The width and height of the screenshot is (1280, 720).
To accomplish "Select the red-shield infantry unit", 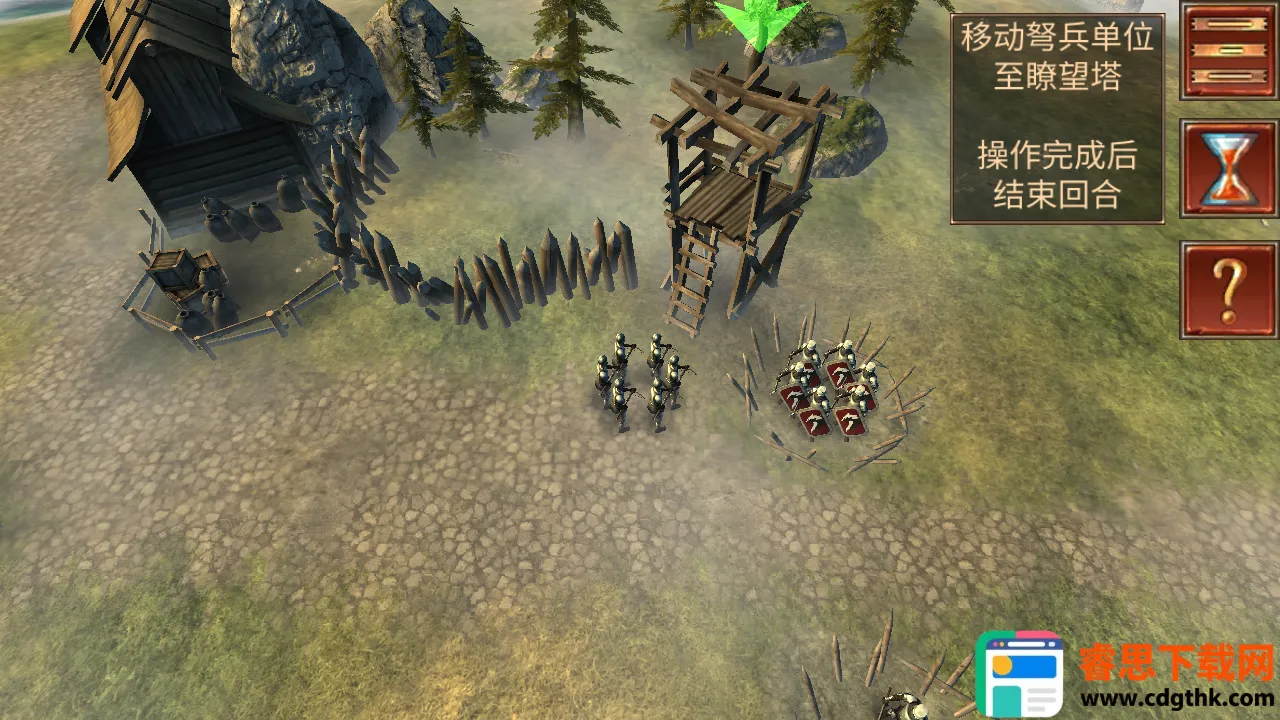I will coord(832,392).
